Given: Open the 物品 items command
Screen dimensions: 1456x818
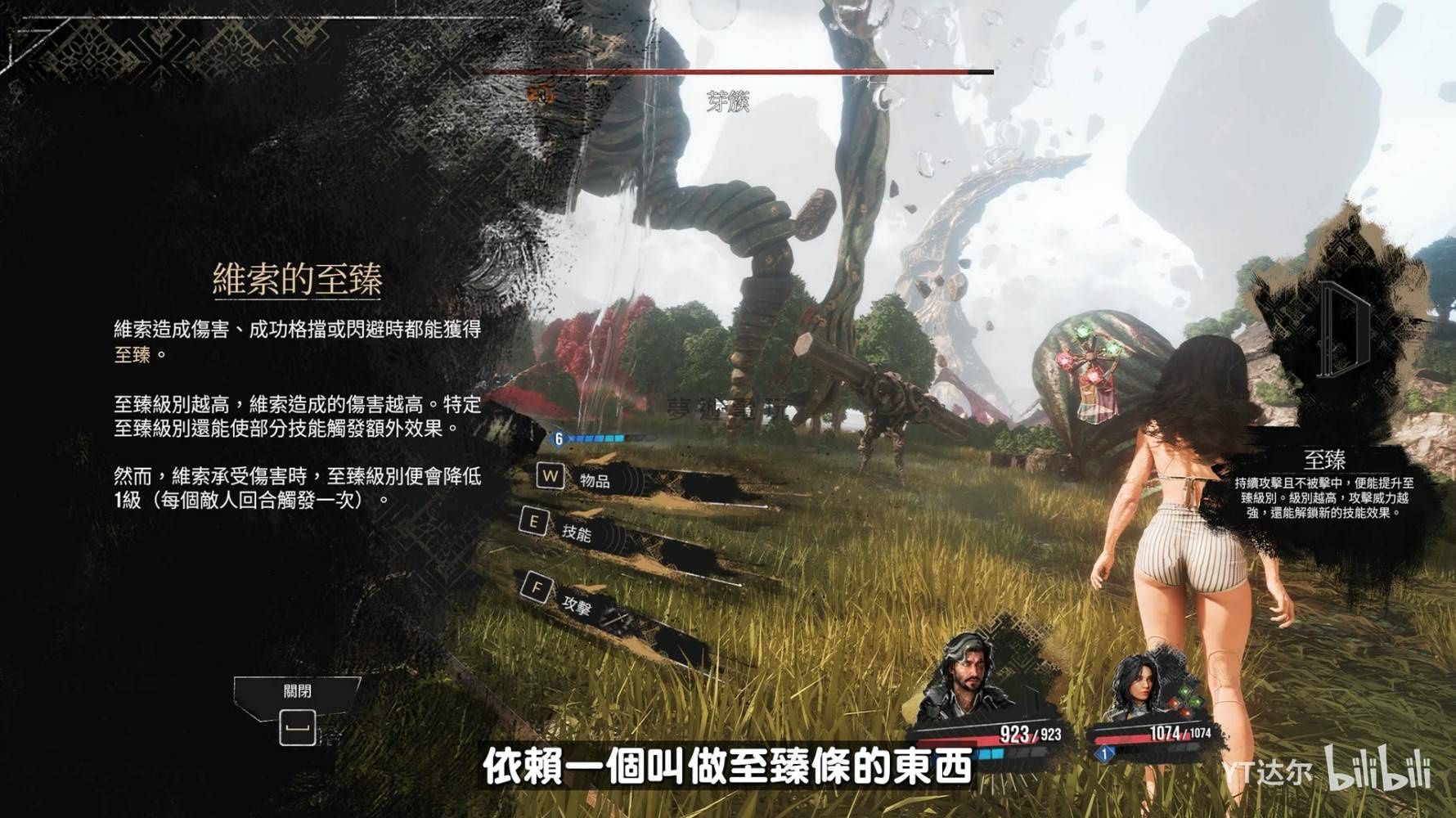Looking at the screenshot, I should pos(594,480).
